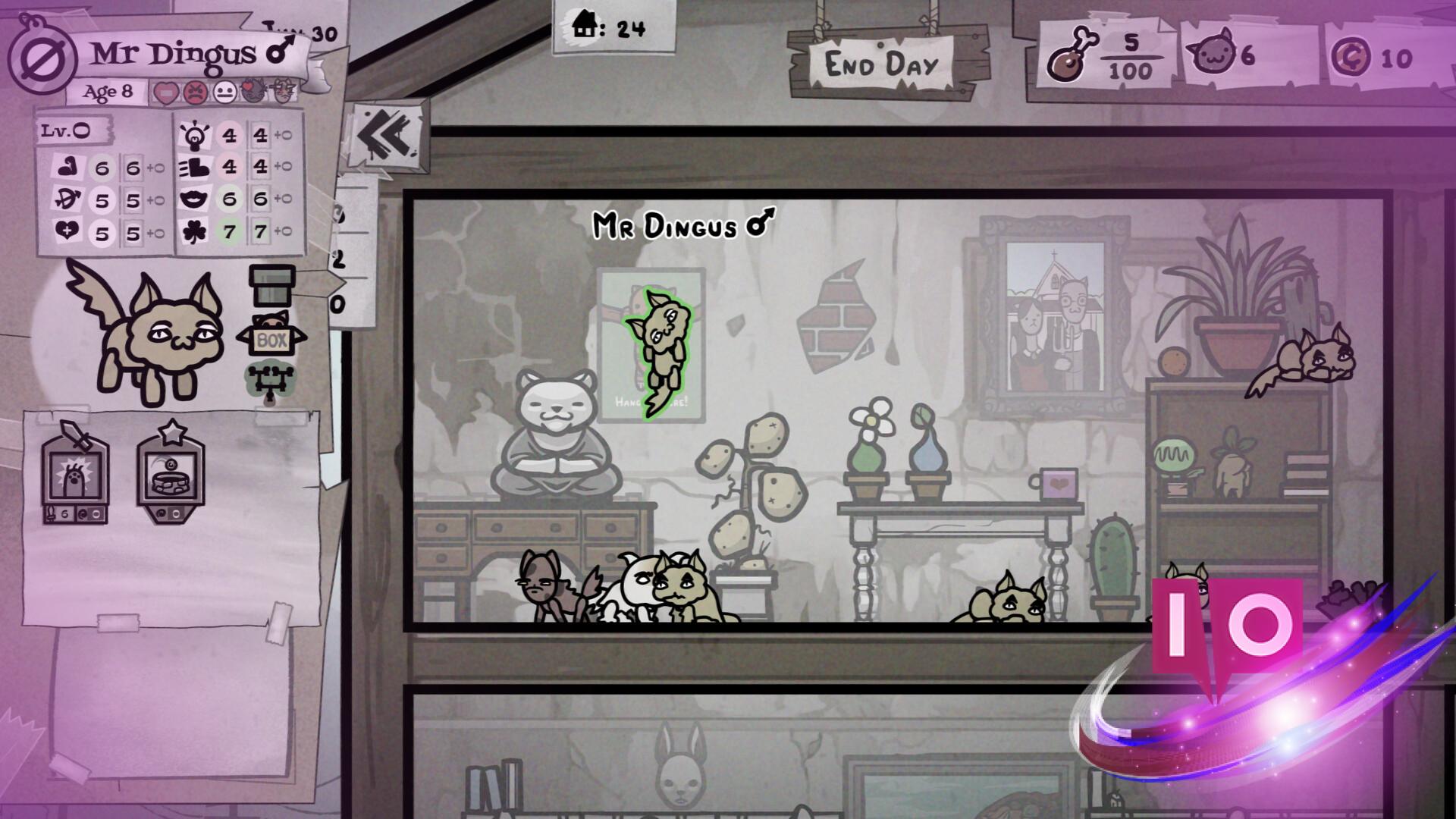The image size is (1456, 819).
Task: Click the neutral face mood icon
Action: (224, 93)
